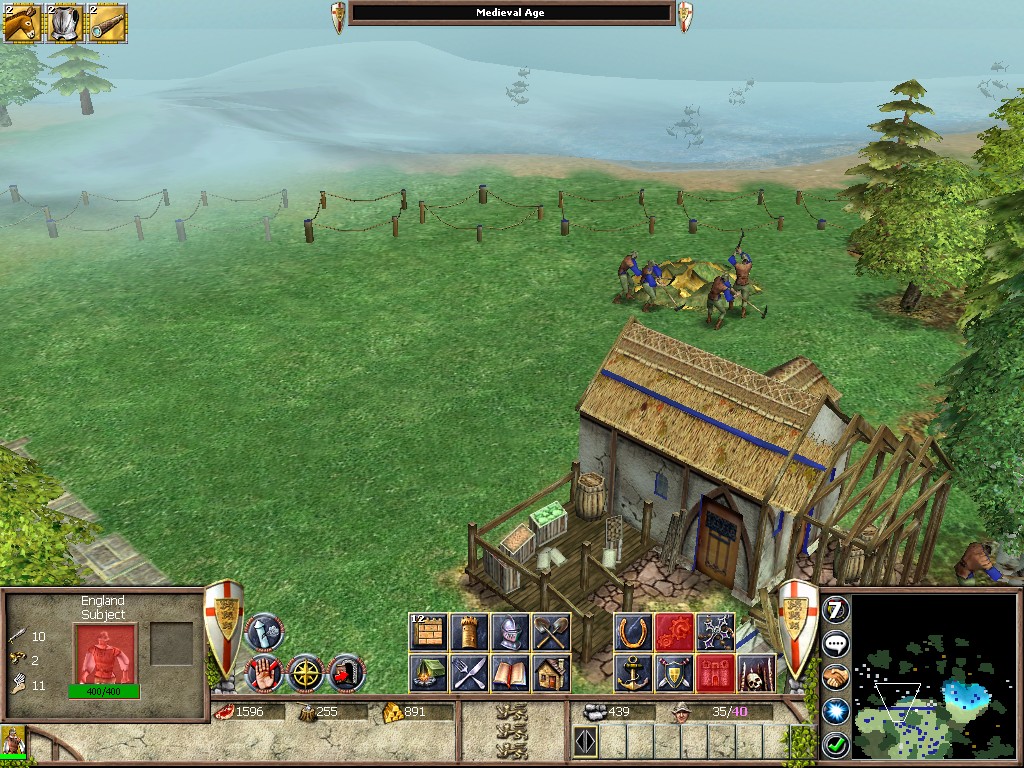Choose the stone wall build option
This screenshot has width=1024, height=768.
[428, 632]
